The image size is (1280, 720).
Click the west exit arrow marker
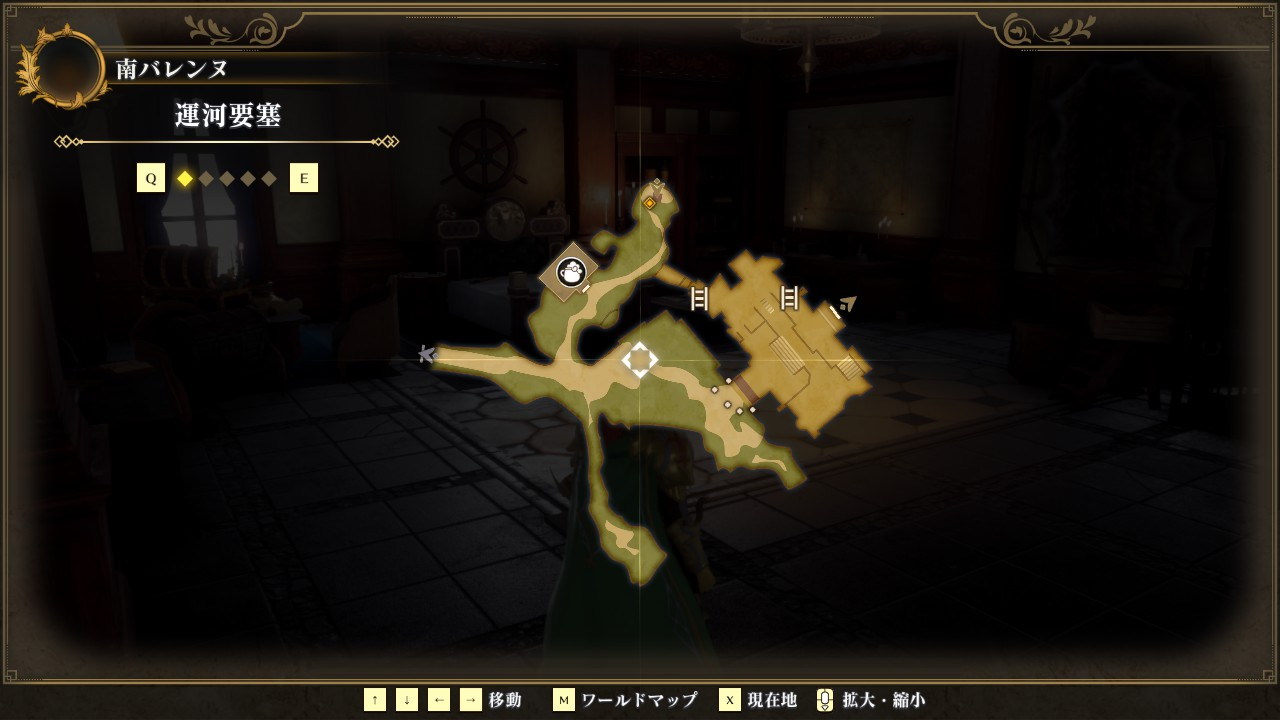[427, 354]
